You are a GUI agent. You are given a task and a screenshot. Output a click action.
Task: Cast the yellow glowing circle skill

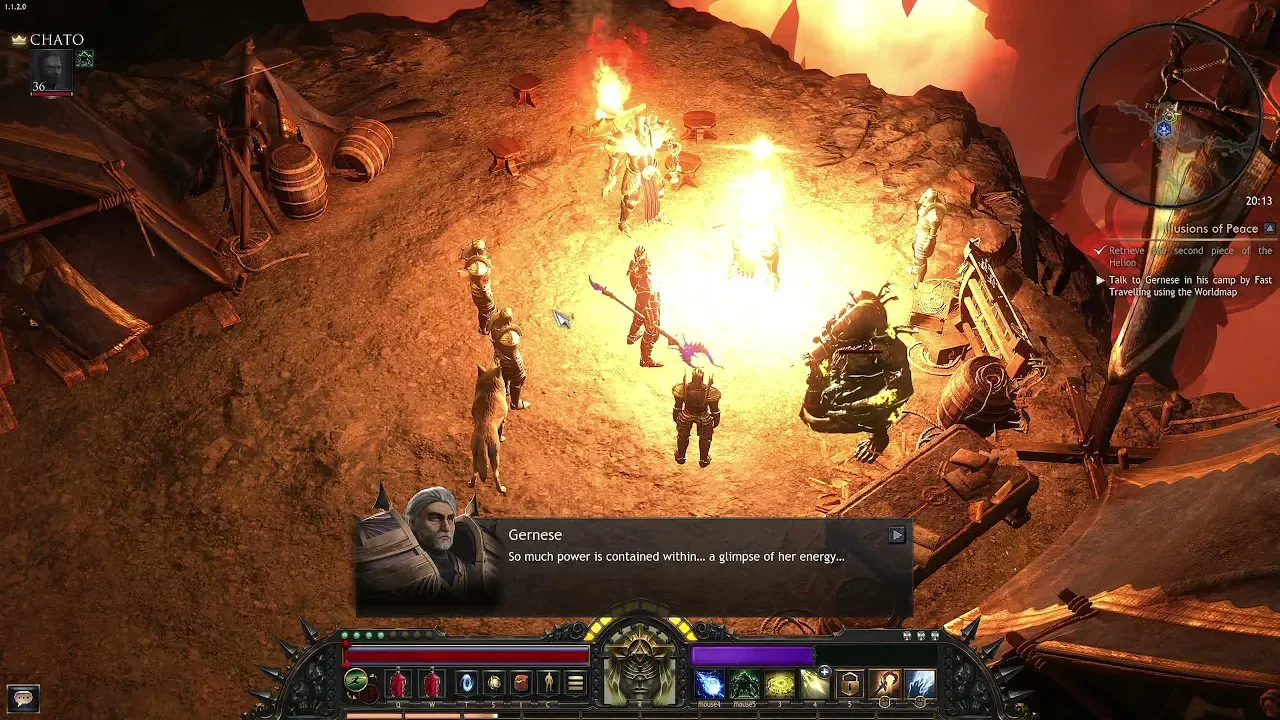point(780,684)
